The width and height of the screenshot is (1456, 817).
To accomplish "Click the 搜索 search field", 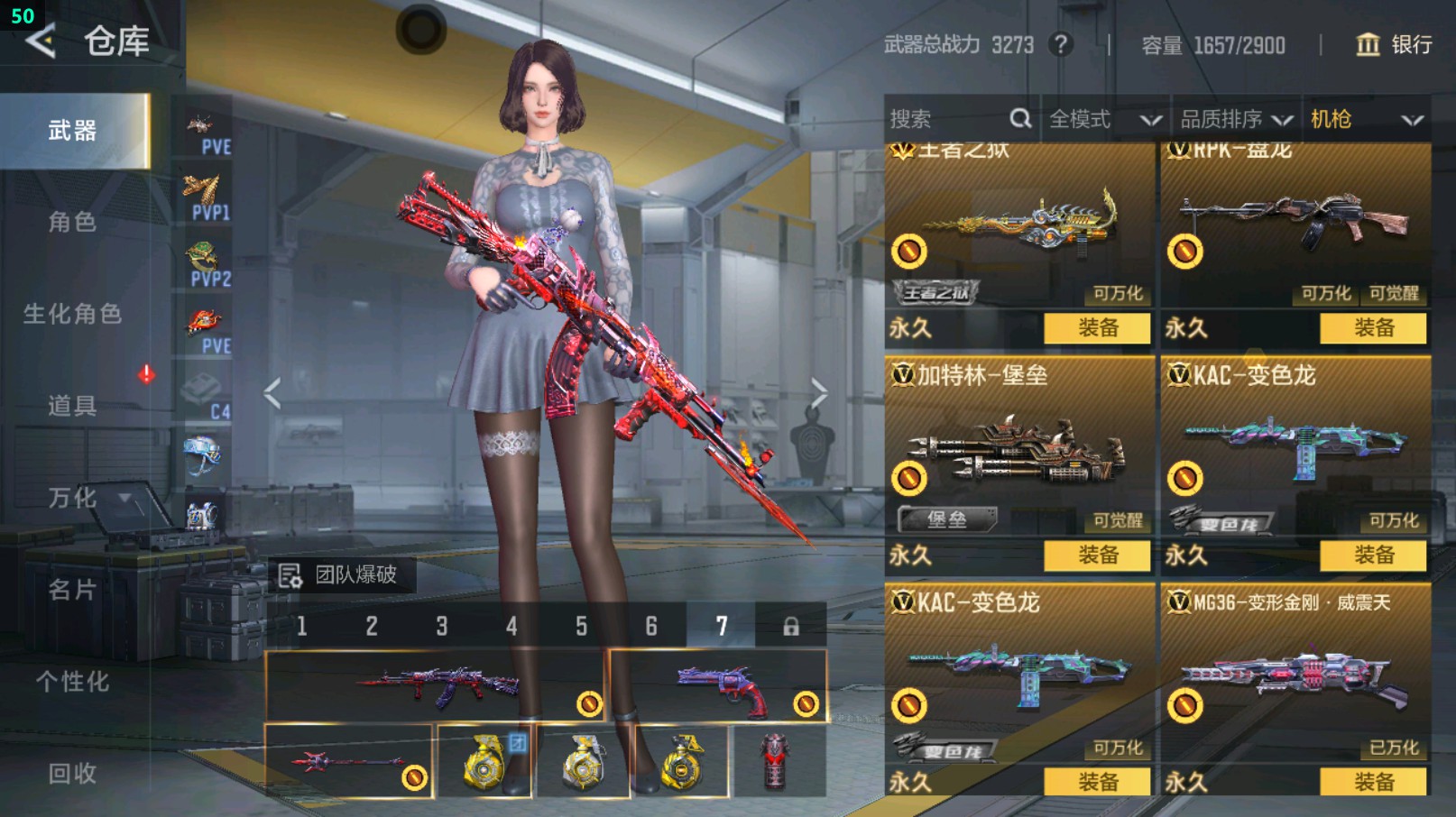I will click(947, 119).
